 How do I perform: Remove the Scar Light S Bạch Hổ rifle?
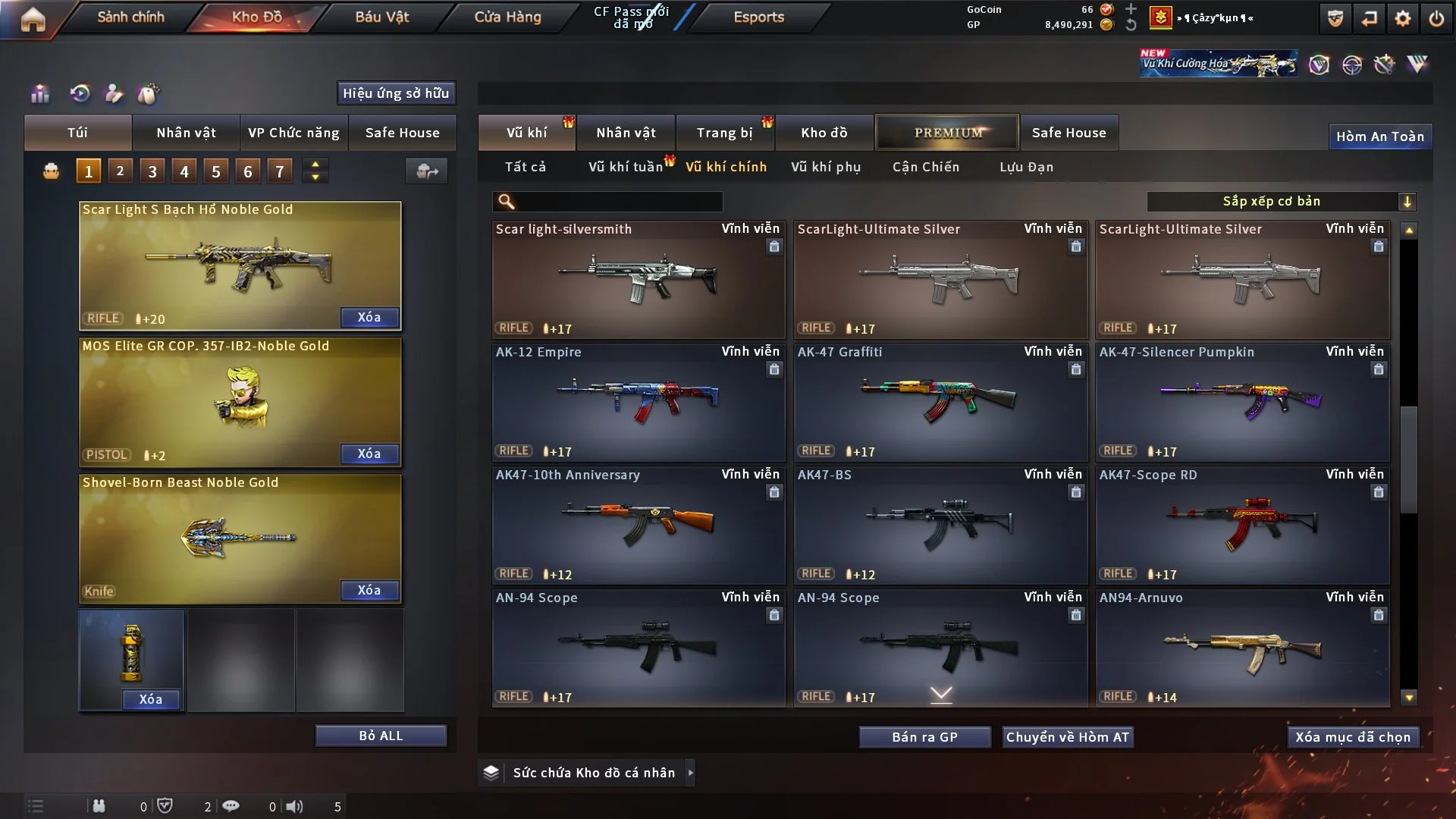point(369,317)
